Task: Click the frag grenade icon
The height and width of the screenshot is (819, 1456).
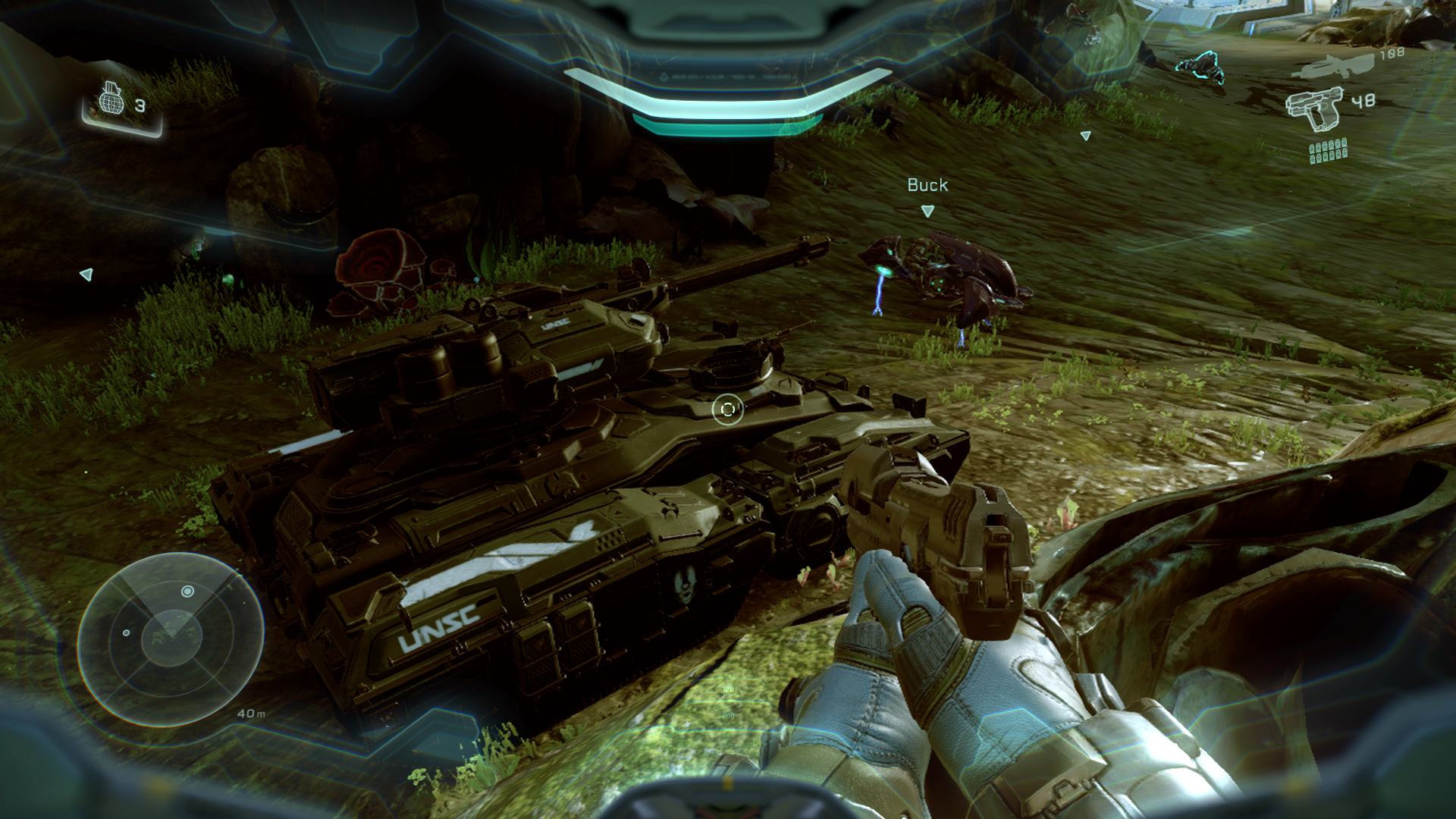Action: point(111,99)
